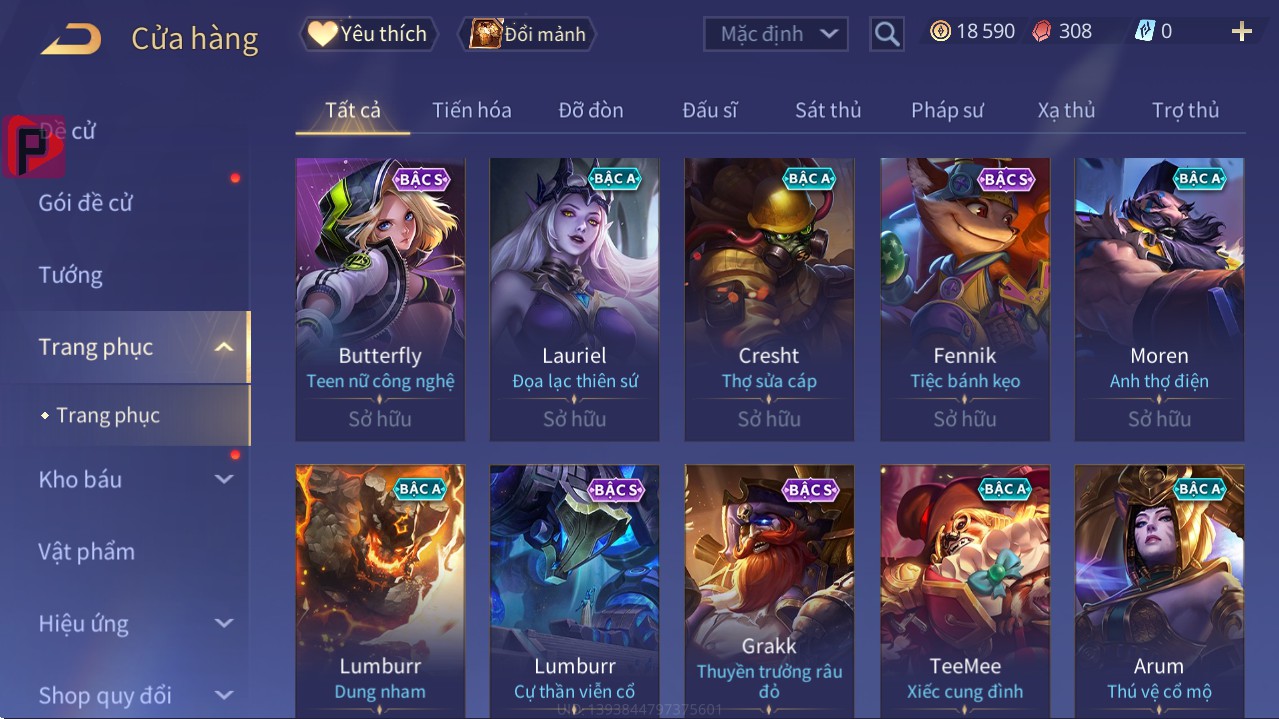Select the Sát thủ tab

point(828,110)
